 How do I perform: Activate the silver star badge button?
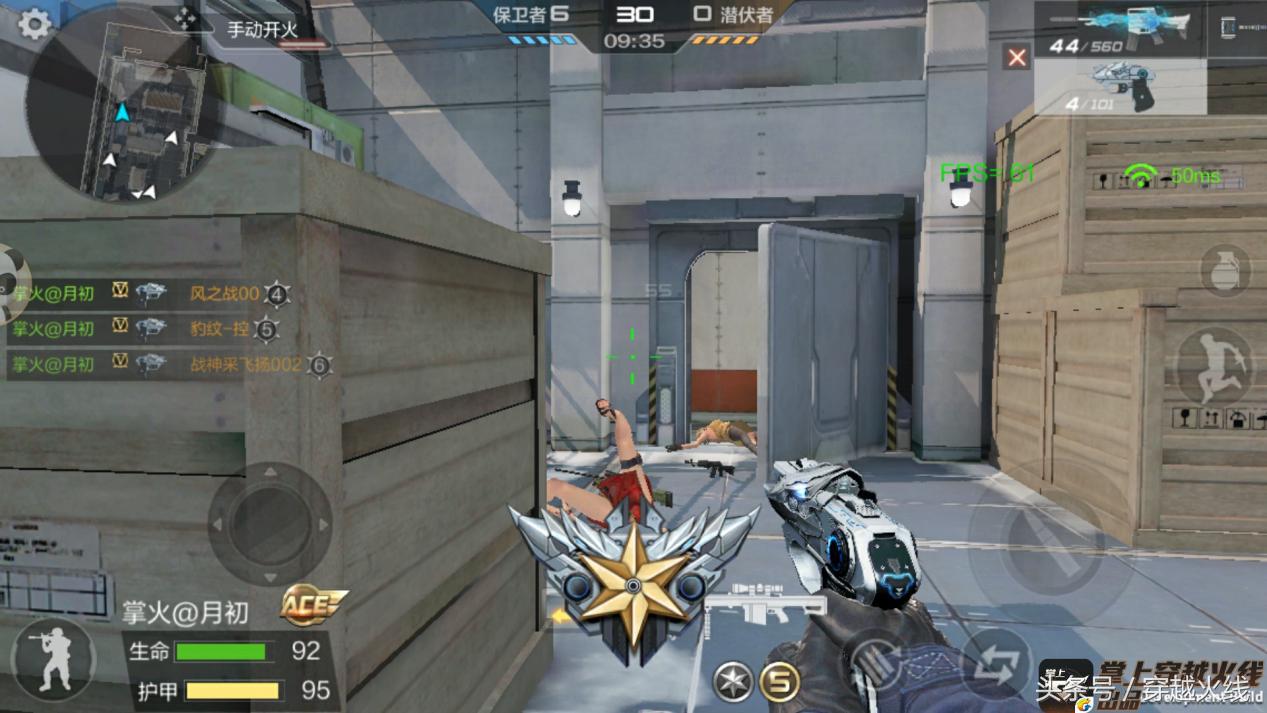tap(733, 682)
